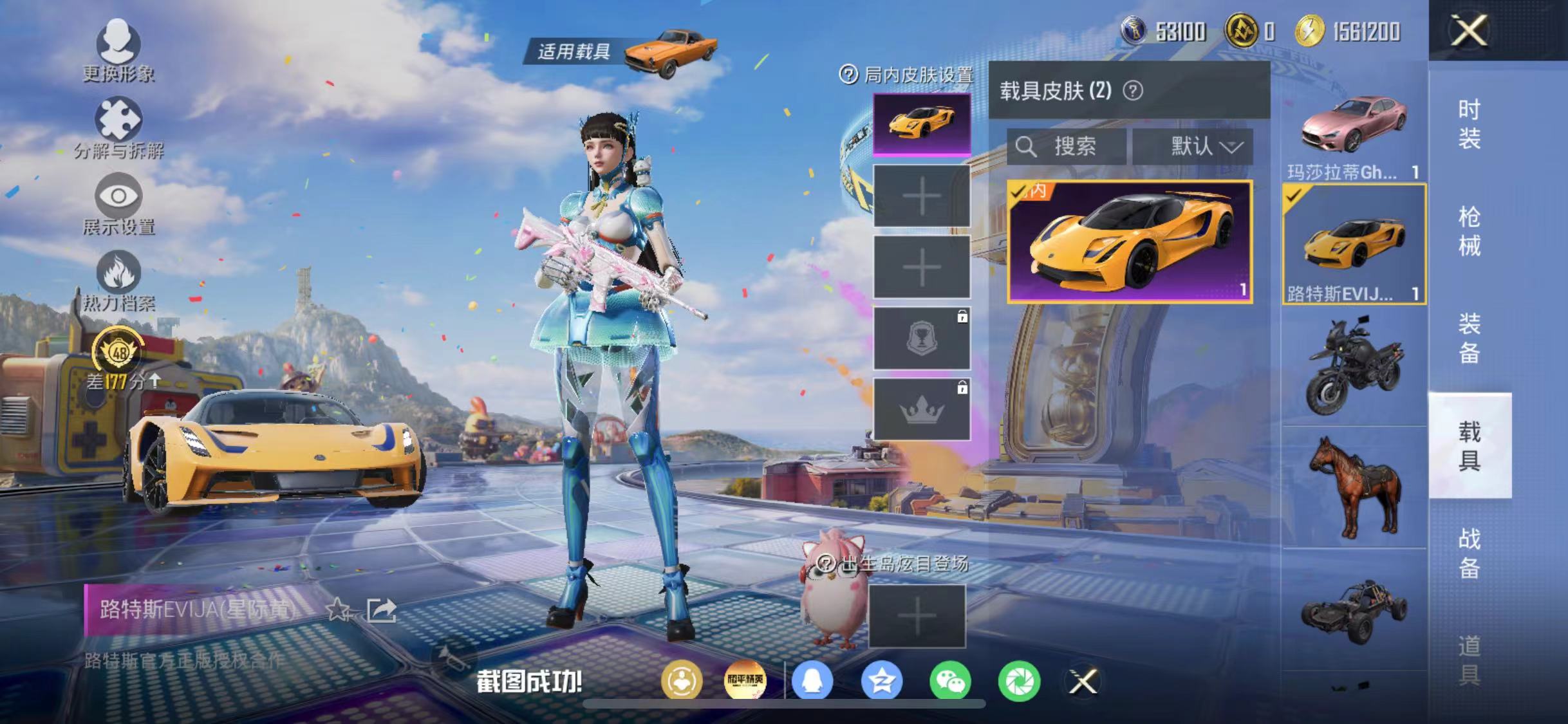This screenshot has width=1568, height=724.
Task: Open the 默认 sorting dropdown
Action: pos(1194,147)
